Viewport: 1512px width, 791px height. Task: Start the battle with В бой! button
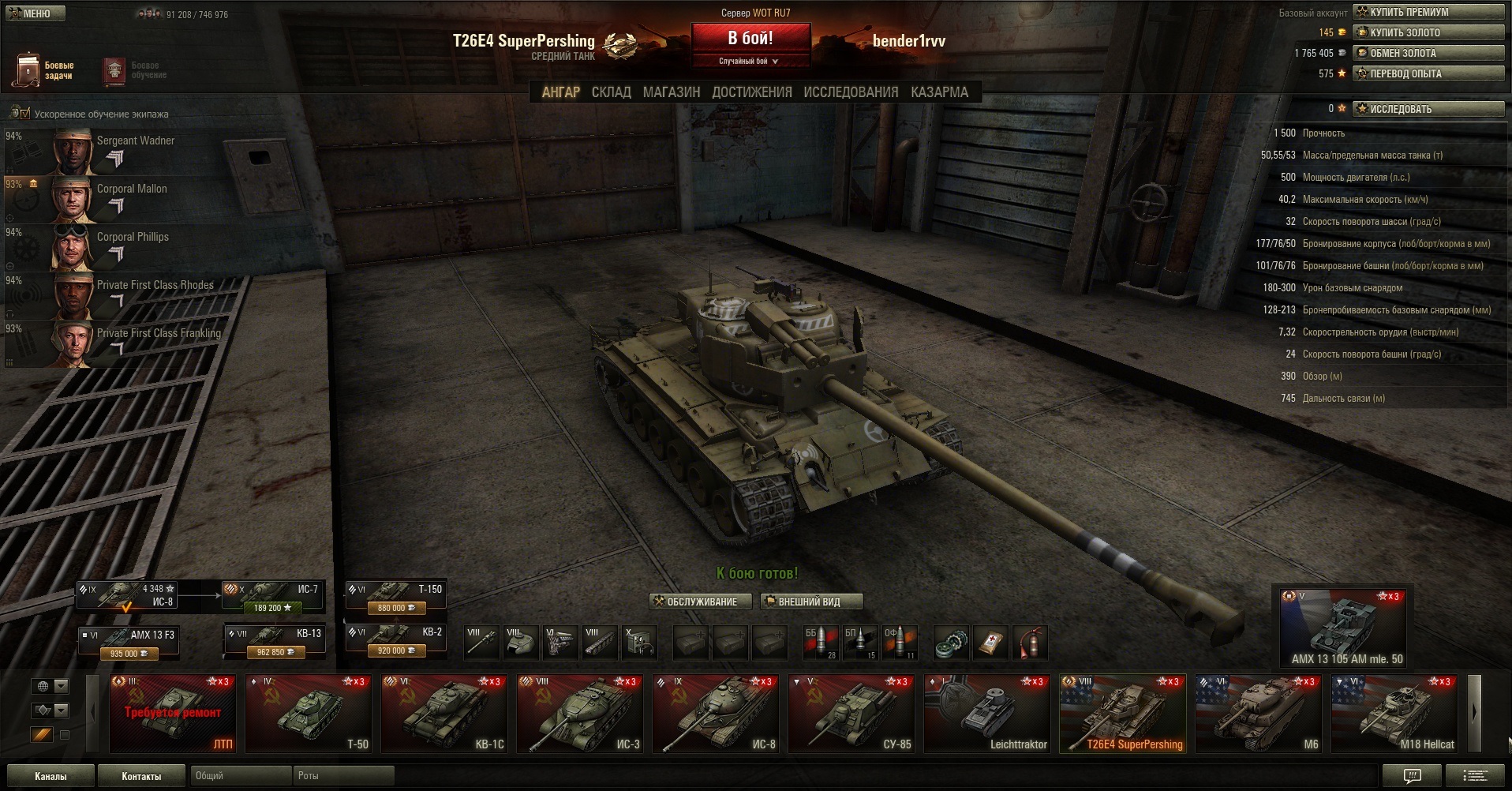(x=750, y=39)
